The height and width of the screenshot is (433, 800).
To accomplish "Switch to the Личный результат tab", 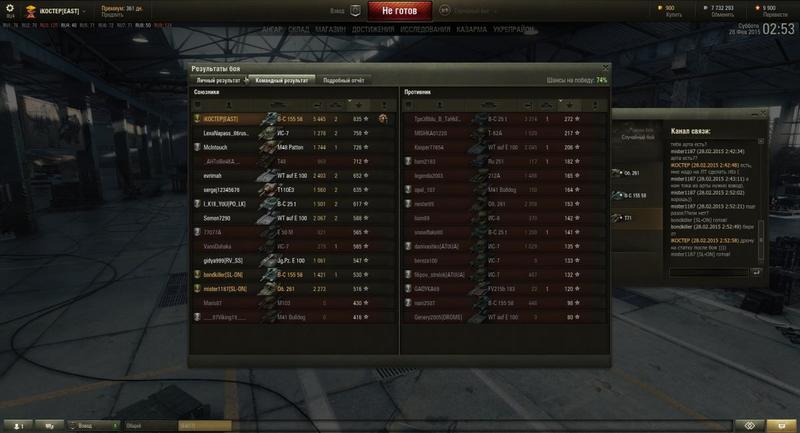I will click(218, 79).
